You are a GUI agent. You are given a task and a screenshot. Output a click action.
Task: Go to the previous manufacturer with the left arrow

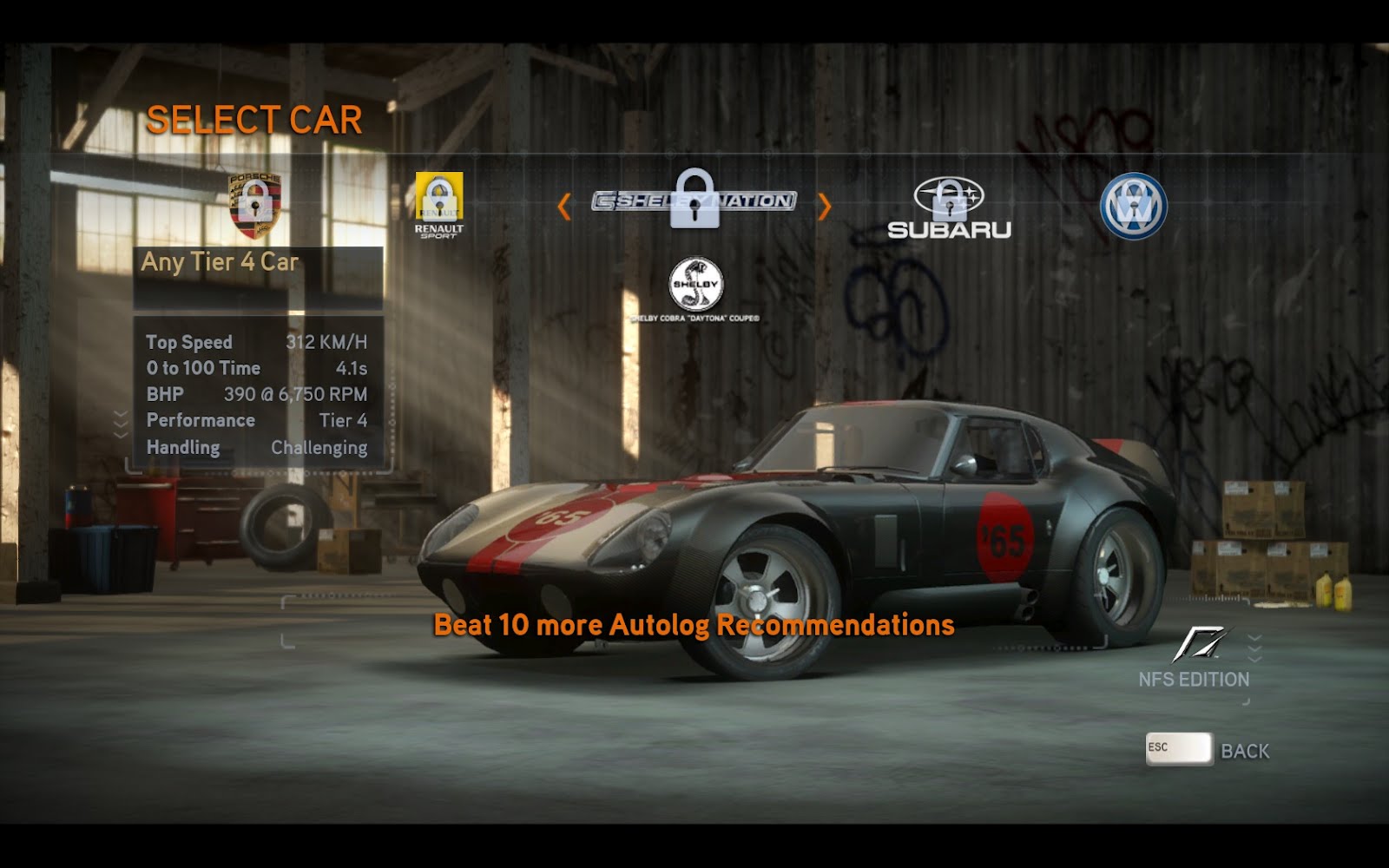(x=566, y=205)
